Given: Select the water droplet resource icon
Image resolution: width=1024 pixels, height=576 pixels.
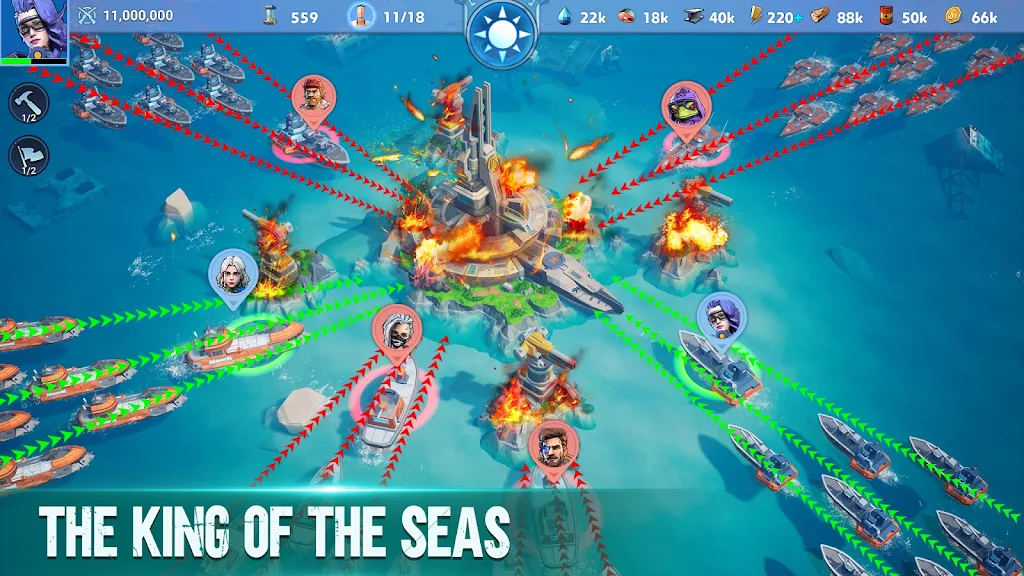Looking at the screenshot, I should coord(565,16).
